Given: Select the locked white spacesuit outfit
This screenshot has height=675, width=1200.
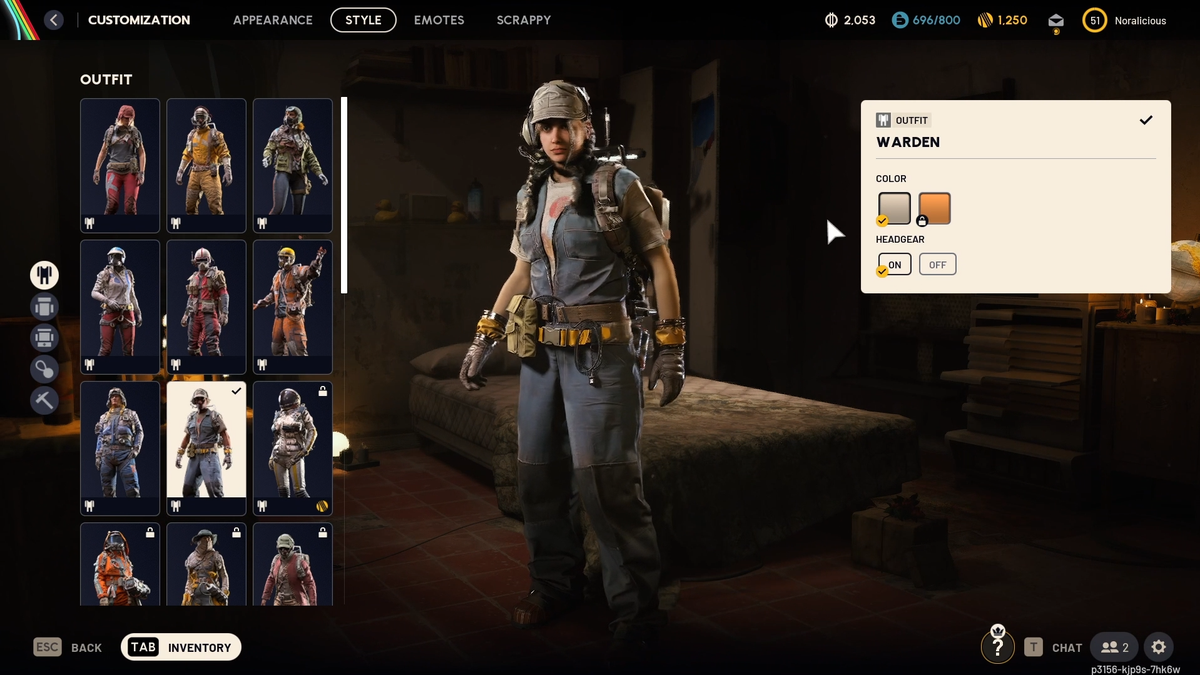Looking at the screenshot, I should [x=292, y=447].
